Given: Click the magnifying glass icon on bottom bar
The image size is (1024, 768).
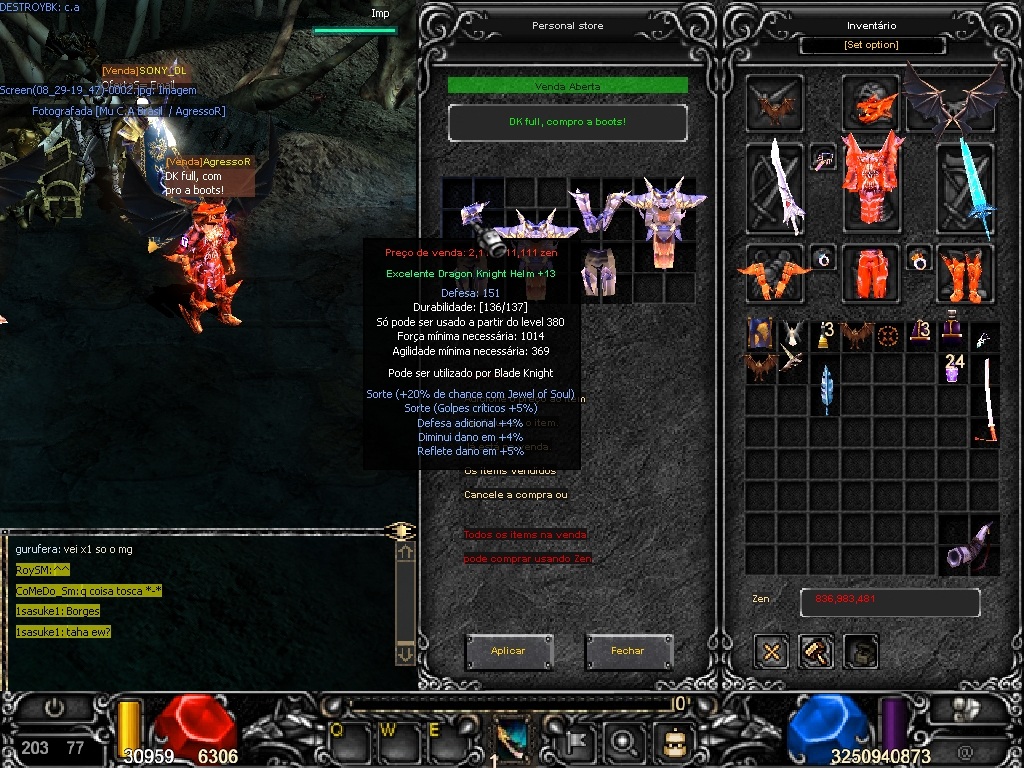Looking at the screenshot, I should (623, 741).
